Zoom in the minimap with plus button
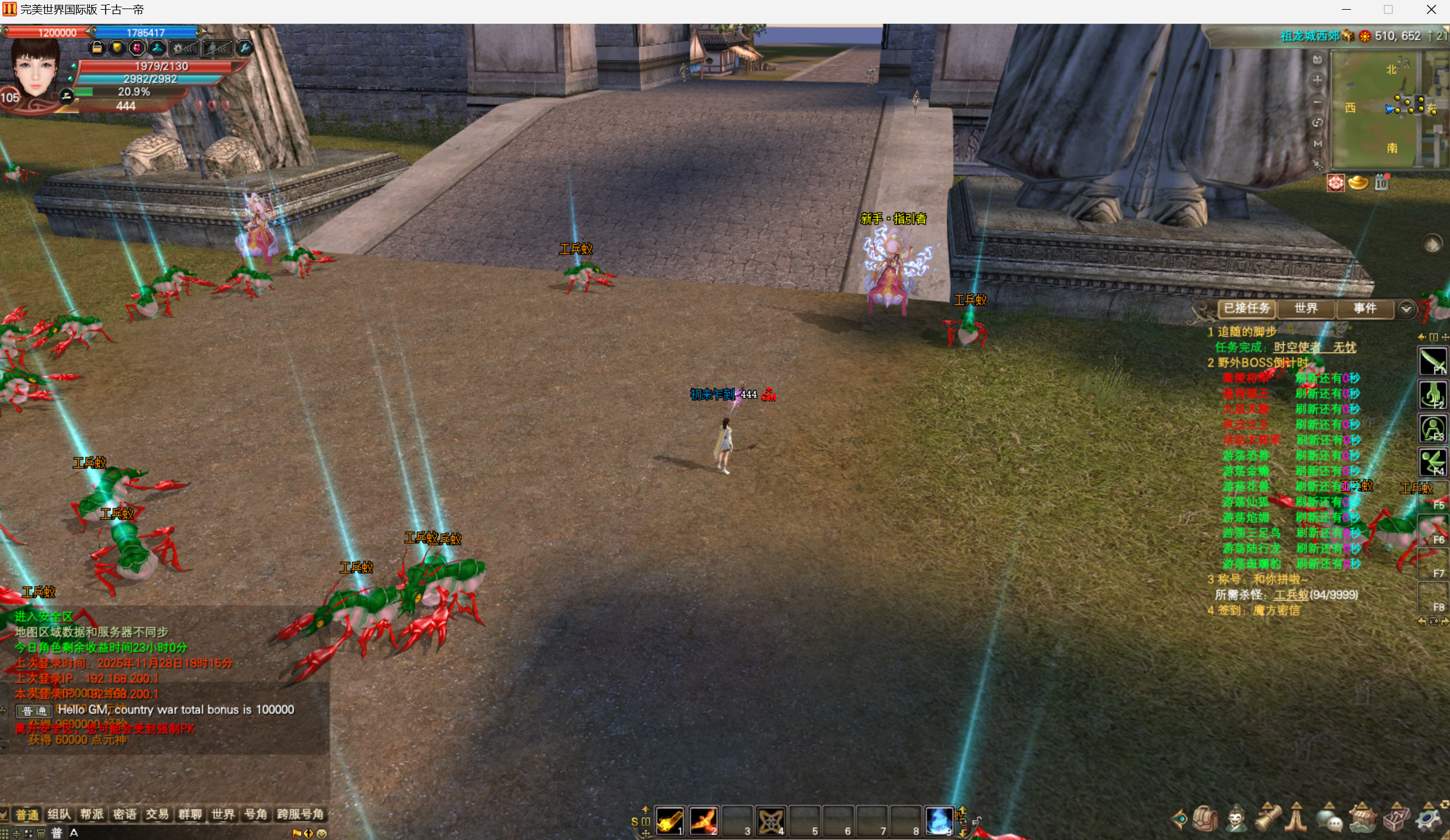The height and width of the screenshot is (840, 1450). [1317, 80]
